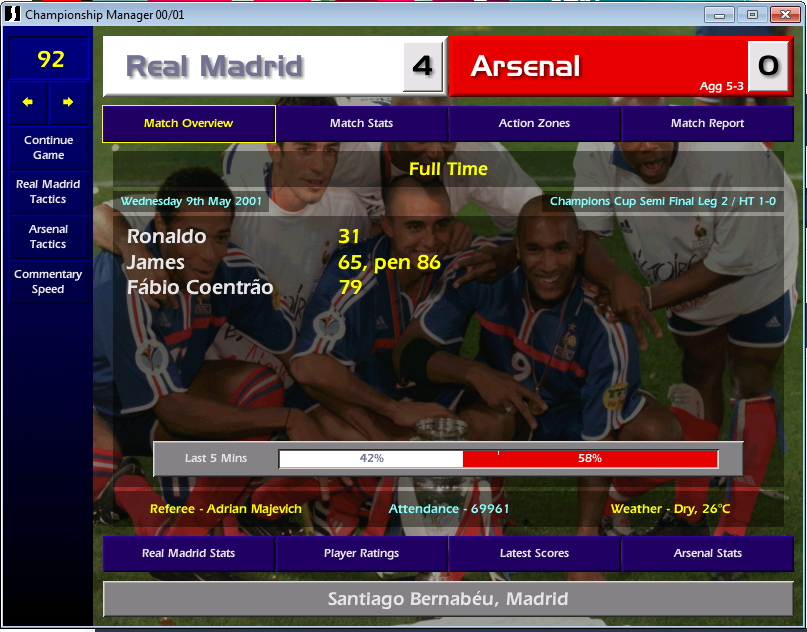
Task: Minimize the game window
Action: pos(720,14)
